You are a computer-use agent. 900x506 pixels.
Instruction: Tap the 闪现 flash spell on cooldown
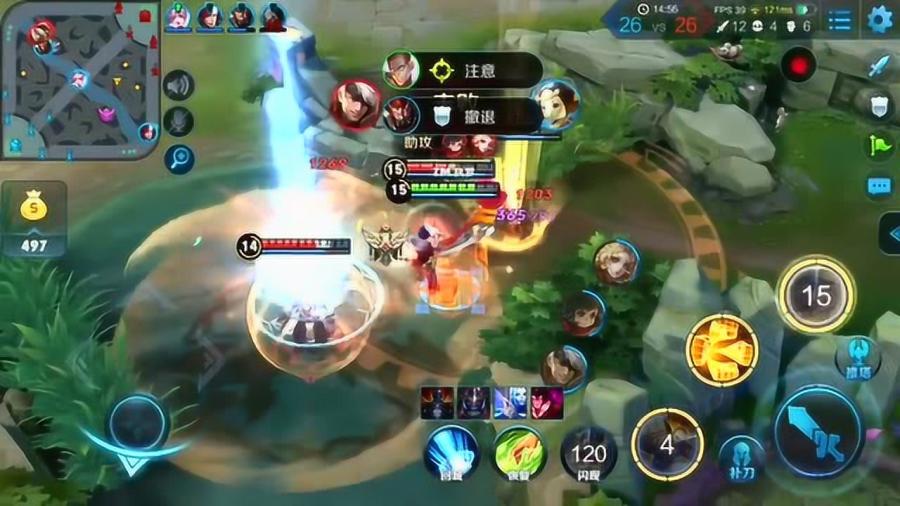coord(589,455)
